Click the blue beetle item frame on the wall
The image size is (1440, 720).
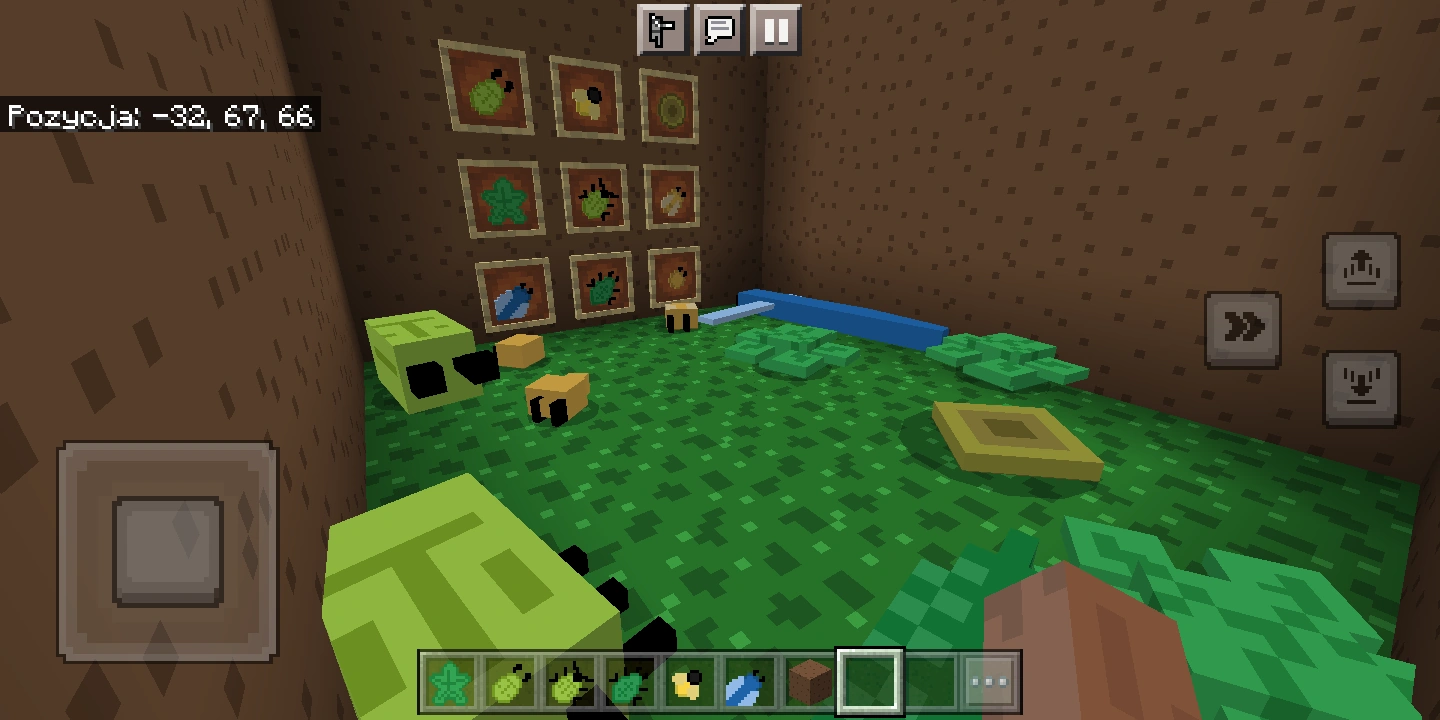tap(514, 295)
